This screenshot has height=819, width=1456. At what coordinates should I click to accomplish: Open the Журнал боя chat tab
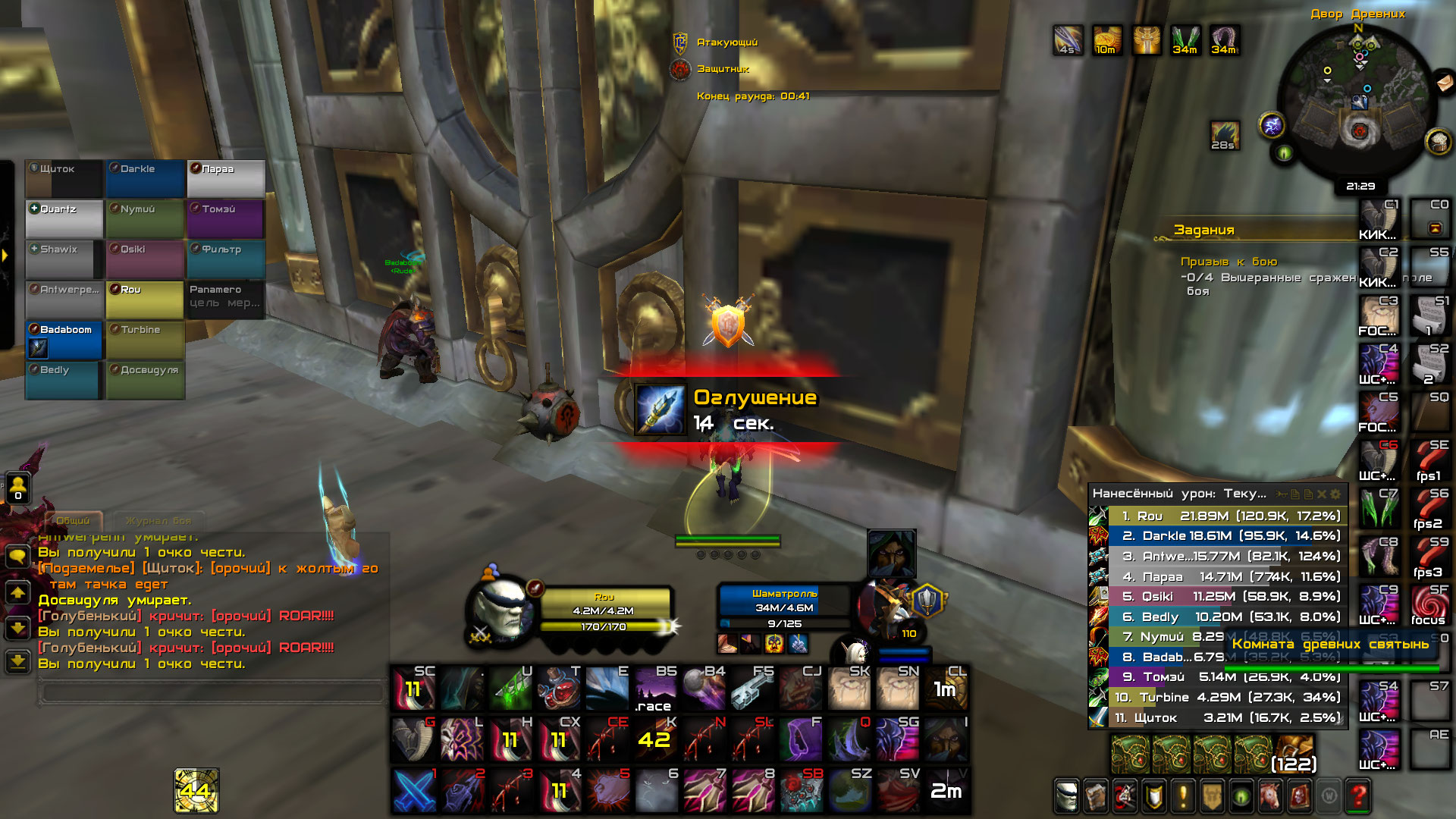[x=158, y=520]
